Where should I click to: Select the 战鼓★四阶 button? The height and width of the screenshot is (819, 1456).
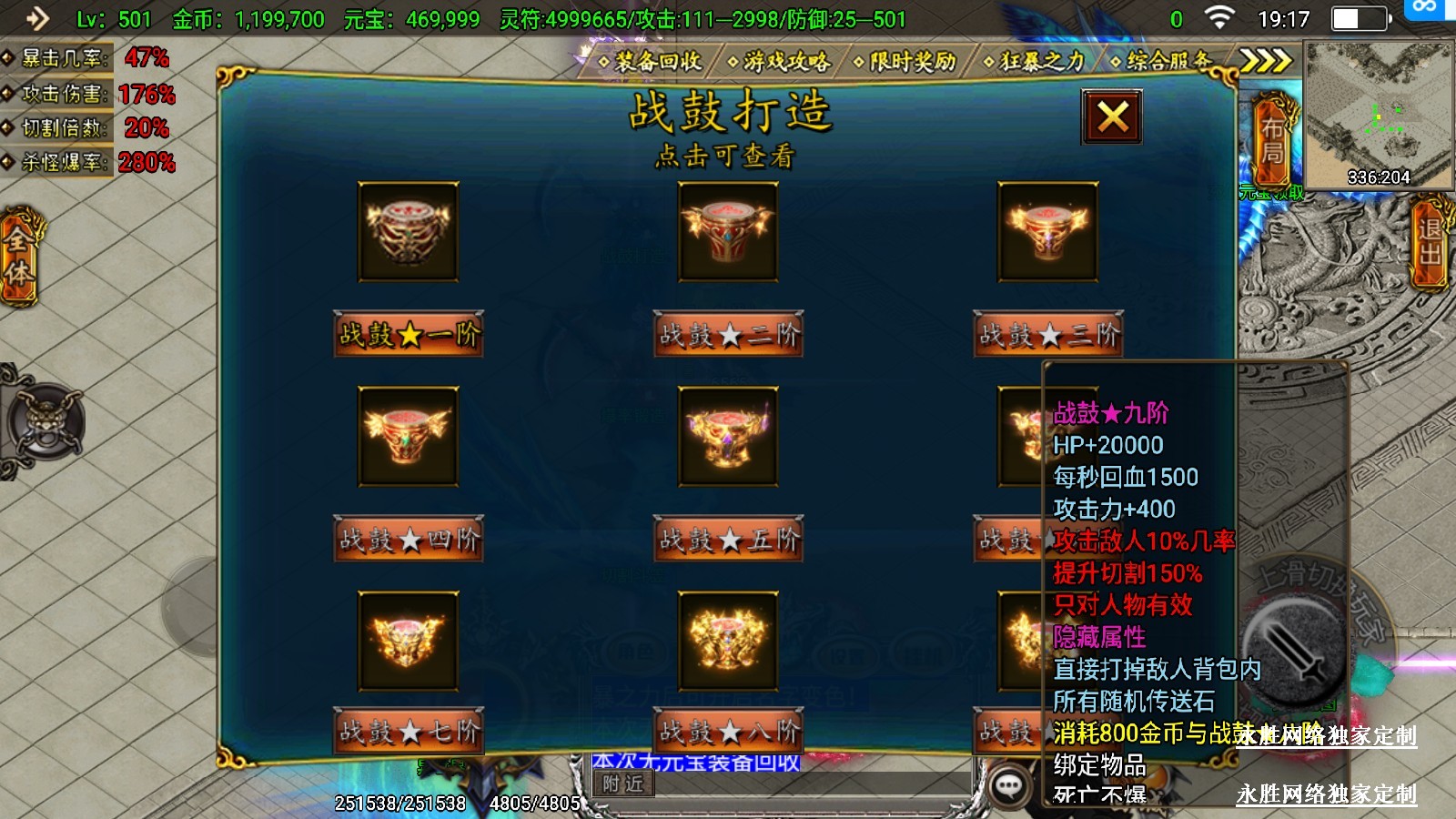point(409,540)
